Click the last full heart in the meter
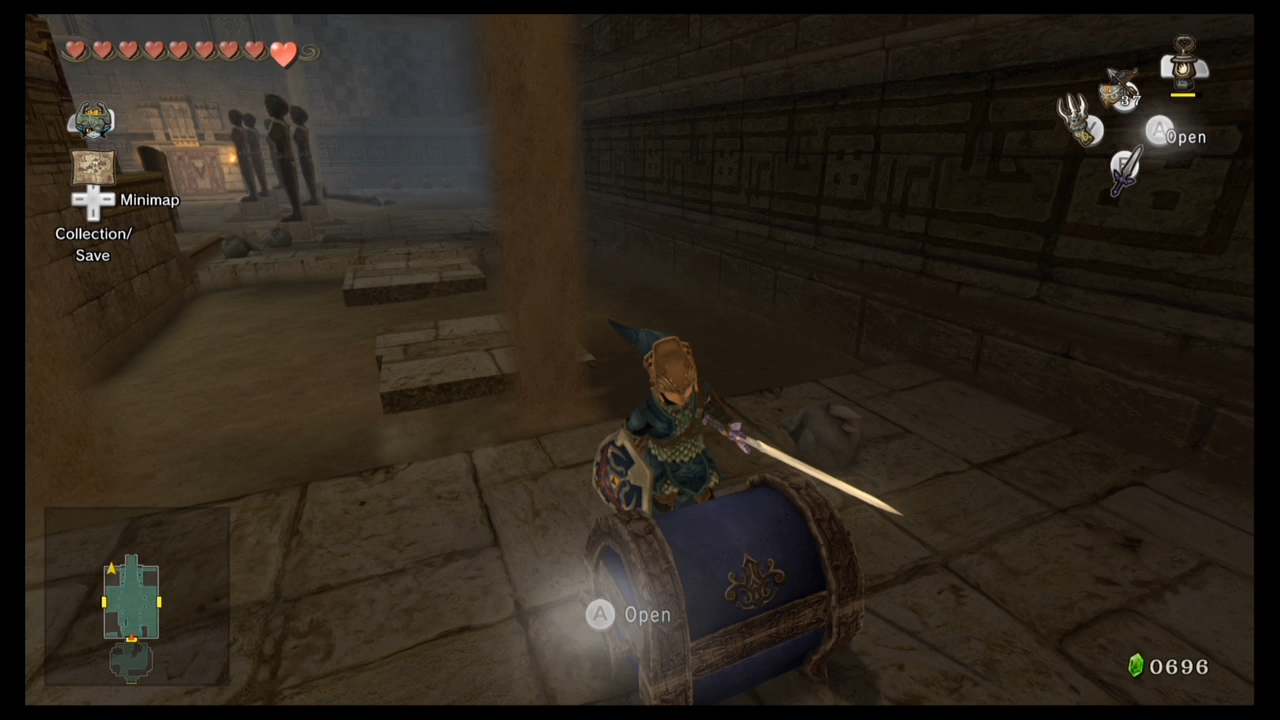 [x=284, y=55]
